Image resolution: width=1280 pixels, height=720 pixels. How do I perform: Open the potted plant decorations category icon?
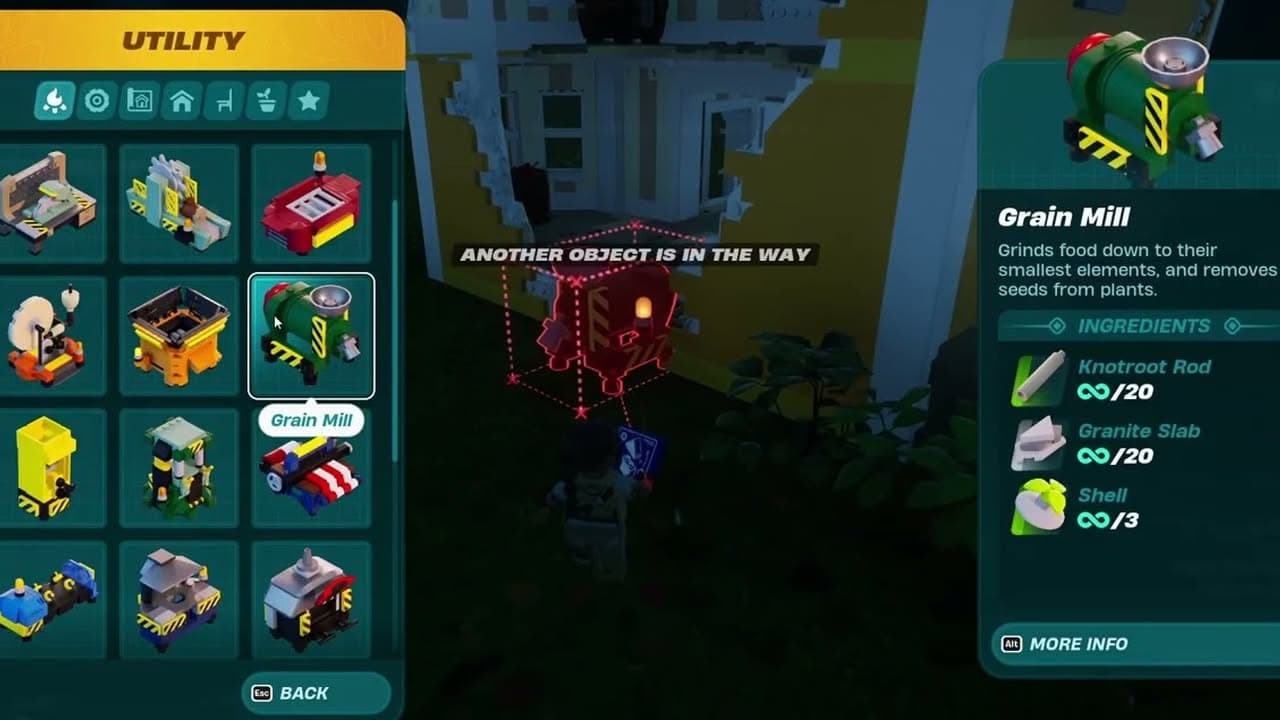pos(266,101)
